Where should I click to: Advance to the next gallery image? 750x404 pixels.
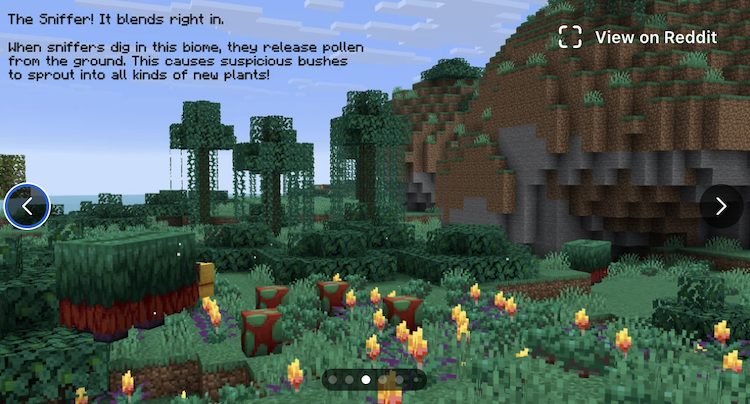click(721, 206)
